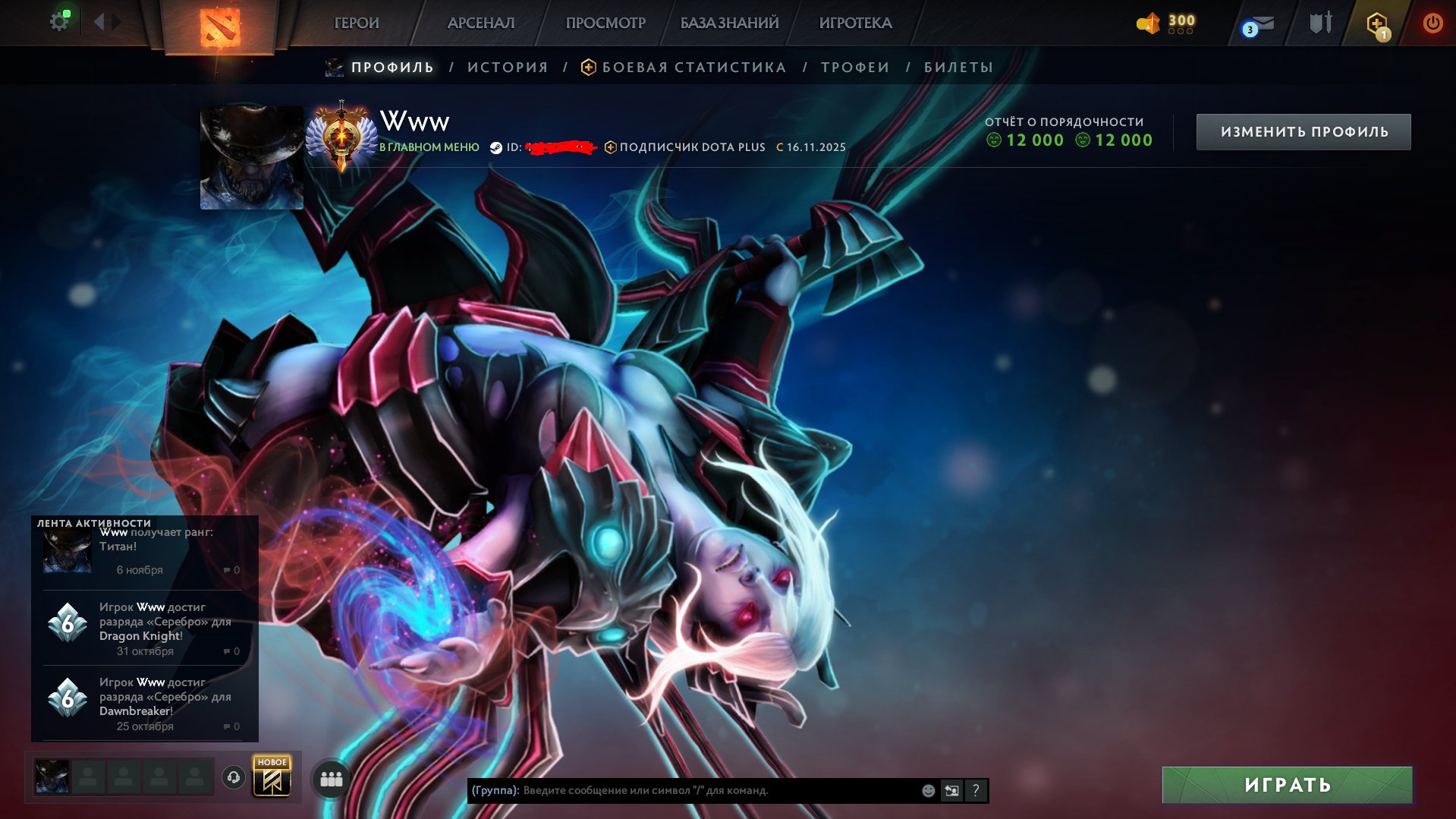The image size is (1456, 819).
Task: Switch to the ИСТОРИЯ tab
Action: point(507,67)
